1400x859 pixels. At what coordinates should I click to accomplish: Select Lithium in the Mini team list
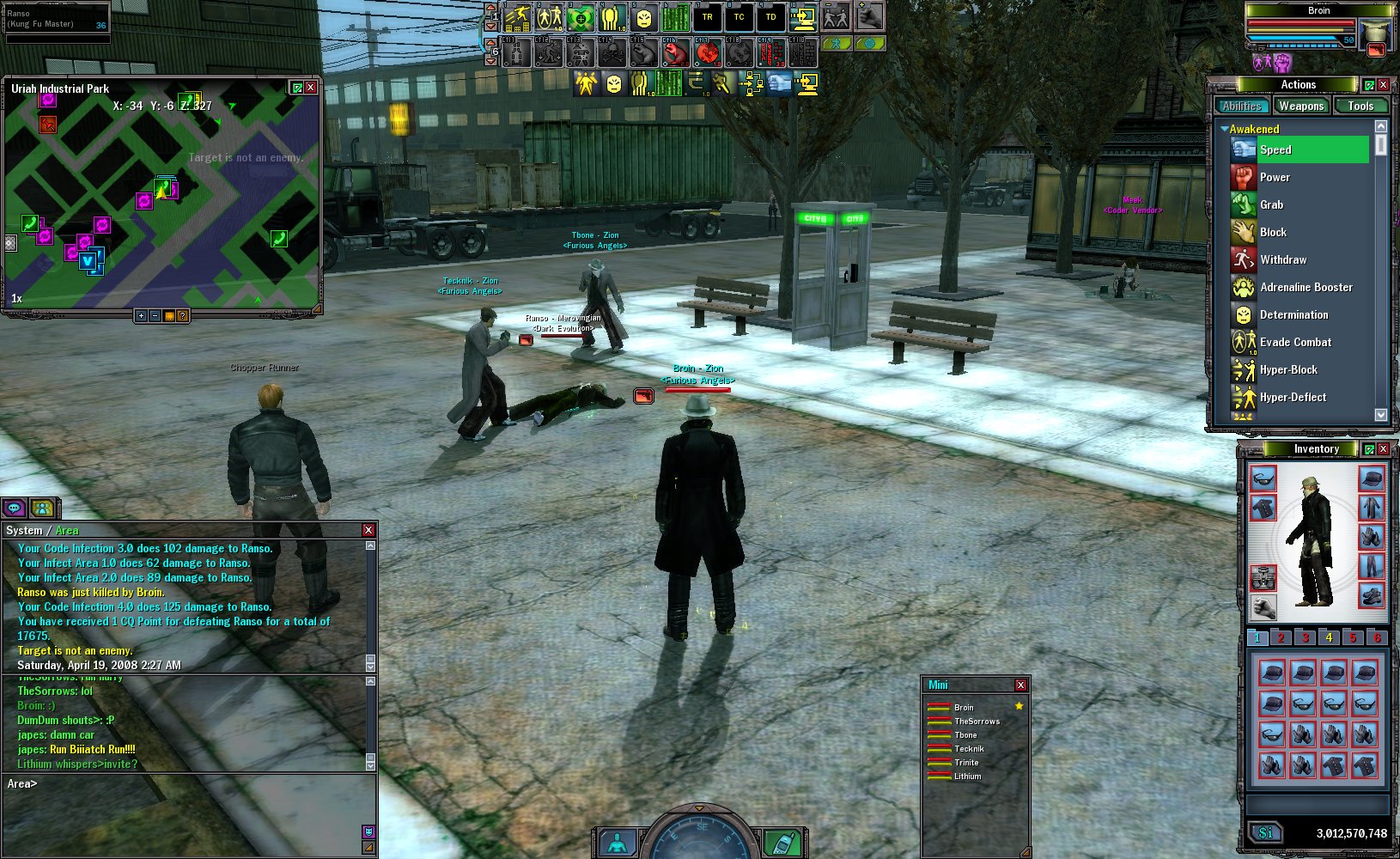pyautogui.click(x=967, y=777)
